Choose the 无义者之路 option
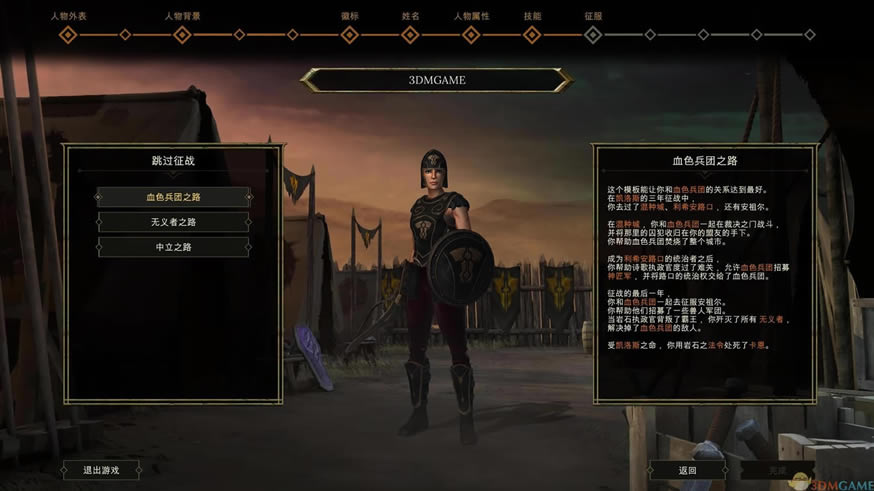The image size is (874, 491). coord(174,222)
